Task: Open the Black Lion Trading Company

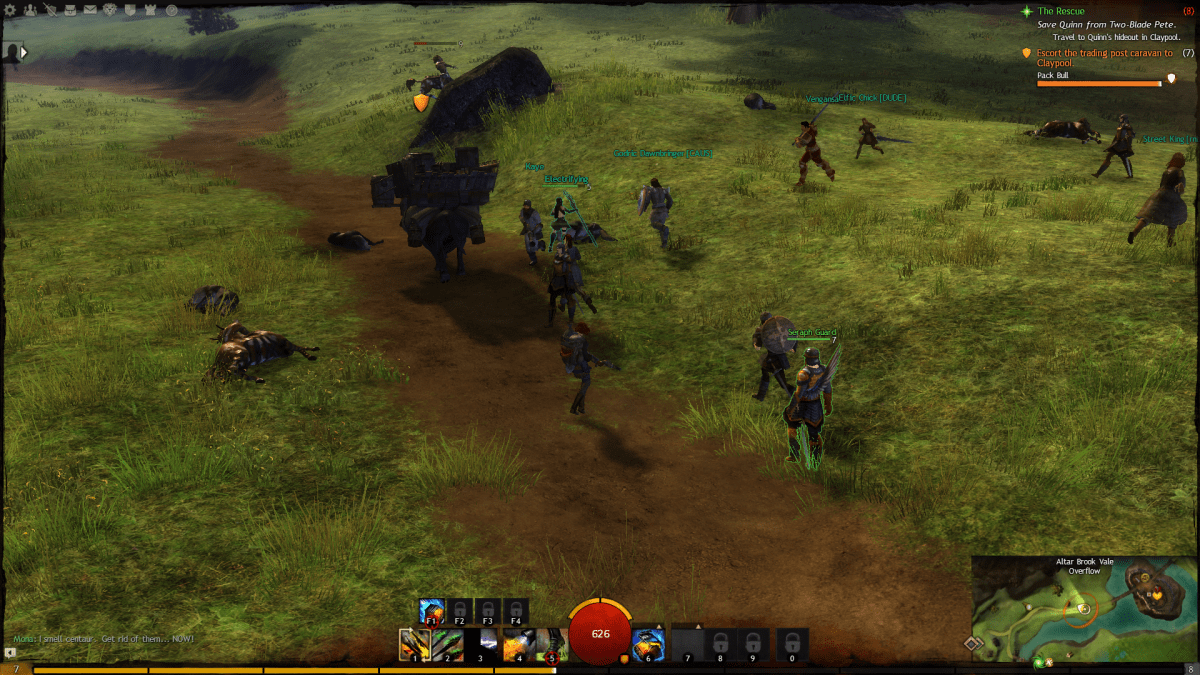Action: pos(110,10)
